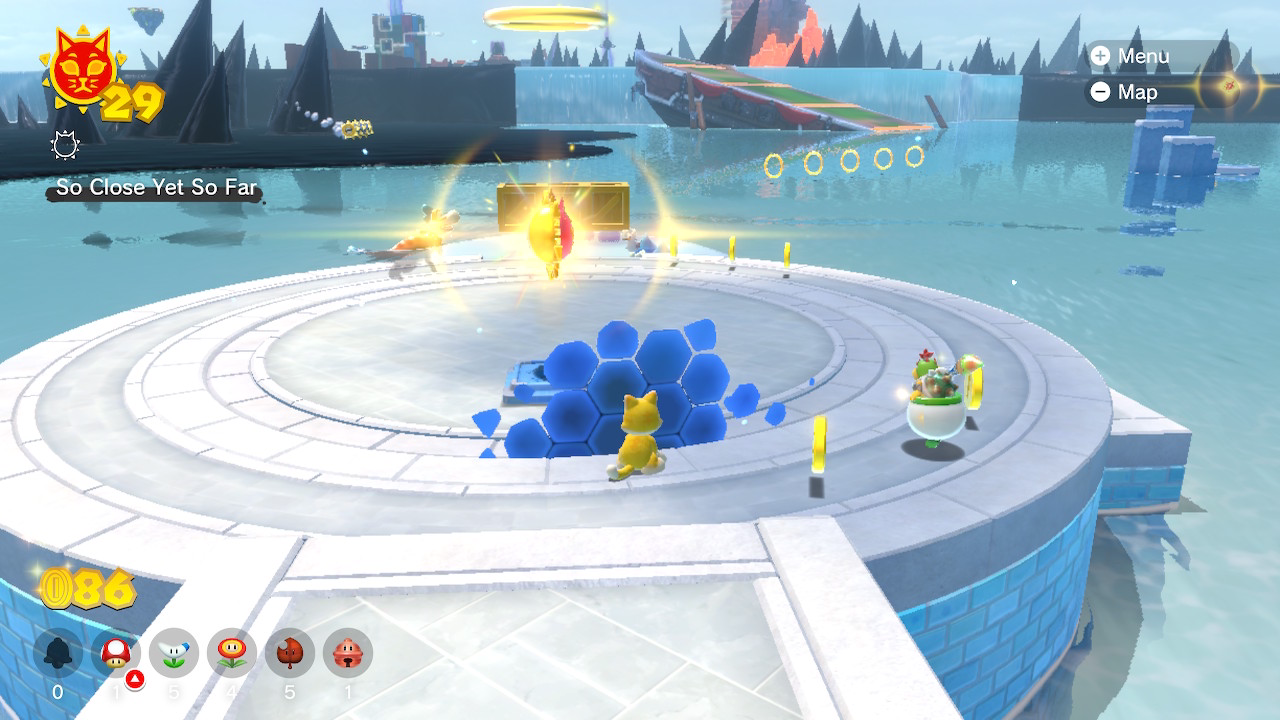Select the empty Super Bell slot
Viewport: 1280px width, 720px height.
coord(58,654)
